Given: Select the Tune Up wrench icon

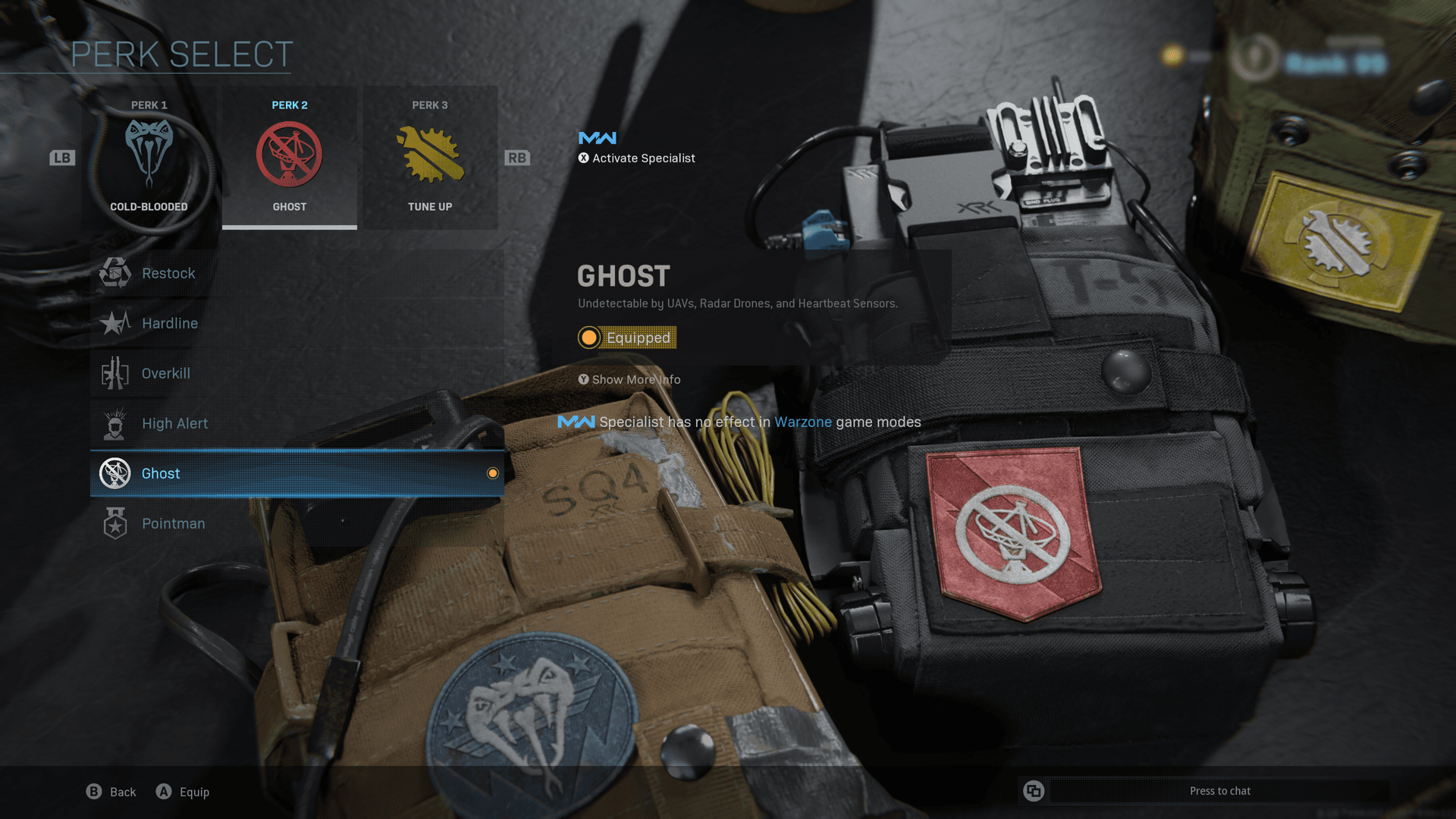Looking at the screenshot, I should [430, 152].
